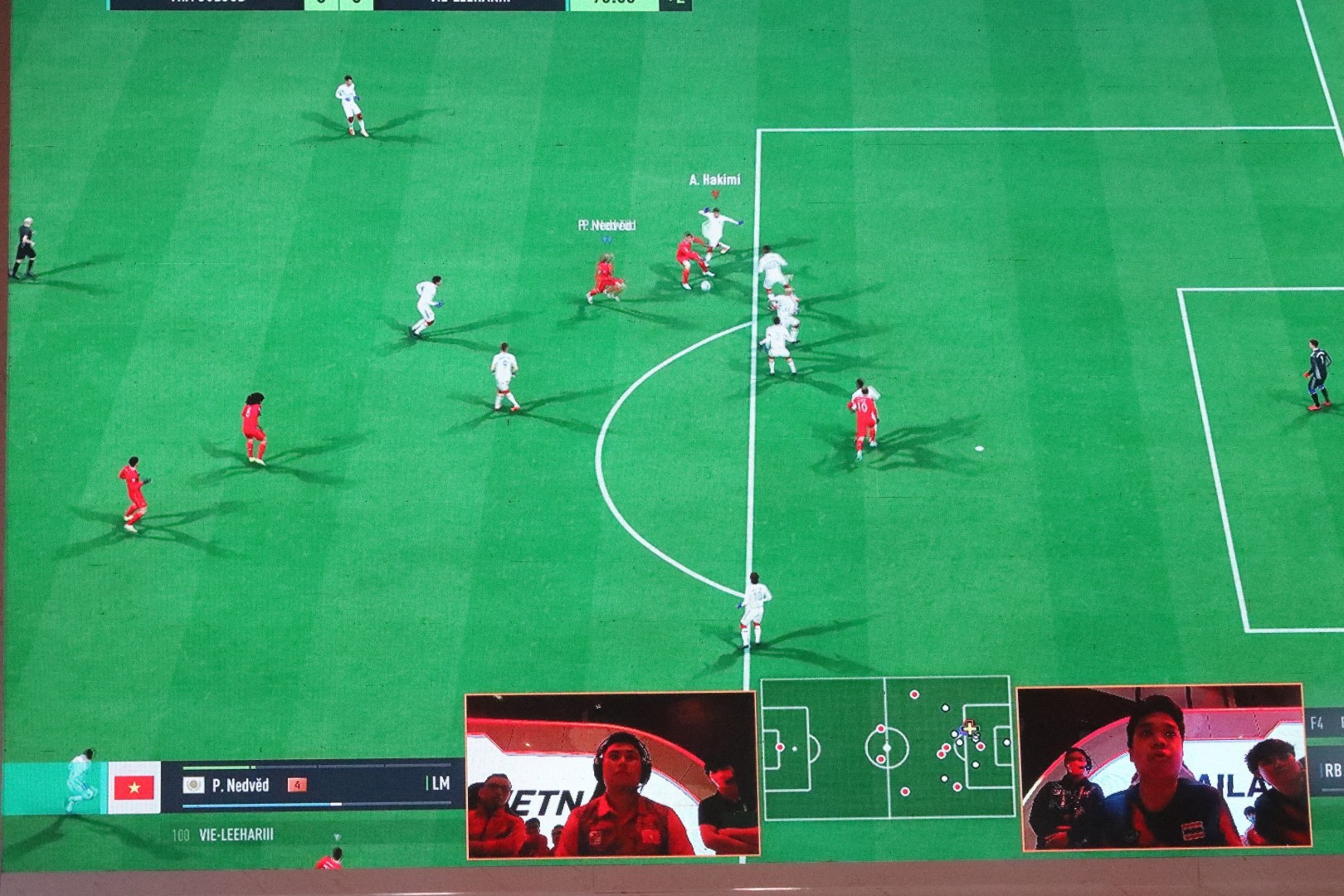Select the right player webcam feed
Image resolution: width=1344 pixels, height=896 pixels.
click(x=1161, y=768)
